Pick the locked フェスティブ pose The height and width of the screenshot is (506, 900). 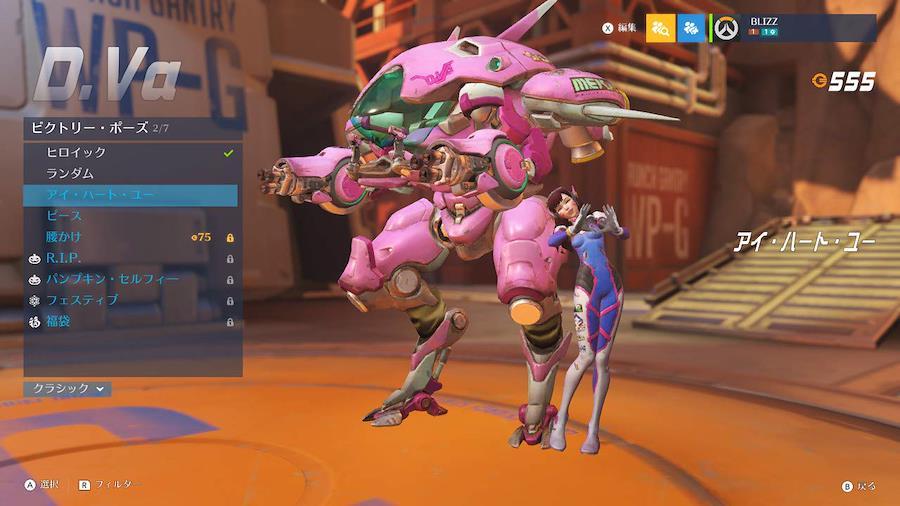point(130,300)
